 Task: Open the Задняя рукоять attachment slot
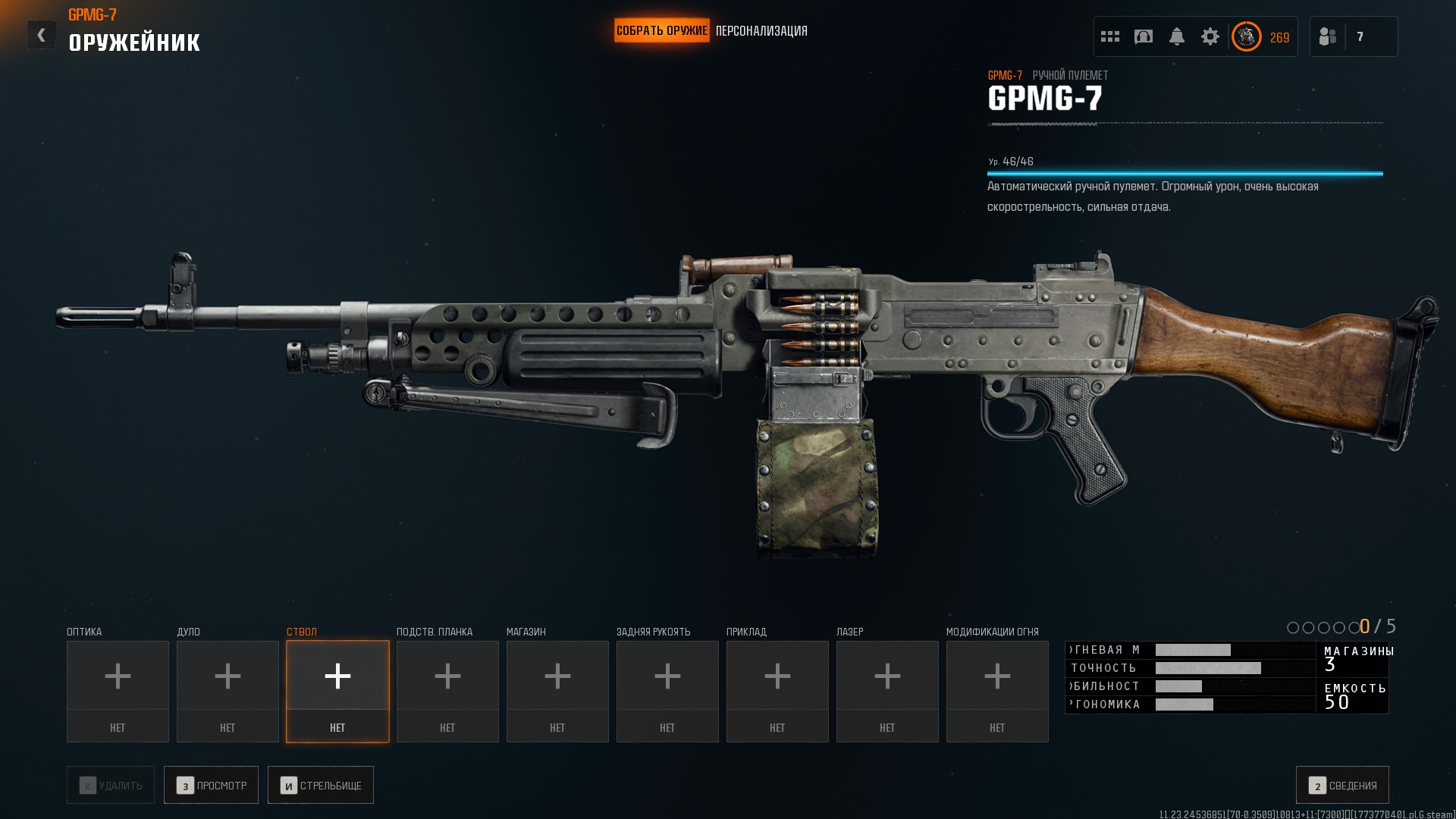coord(667,691)
